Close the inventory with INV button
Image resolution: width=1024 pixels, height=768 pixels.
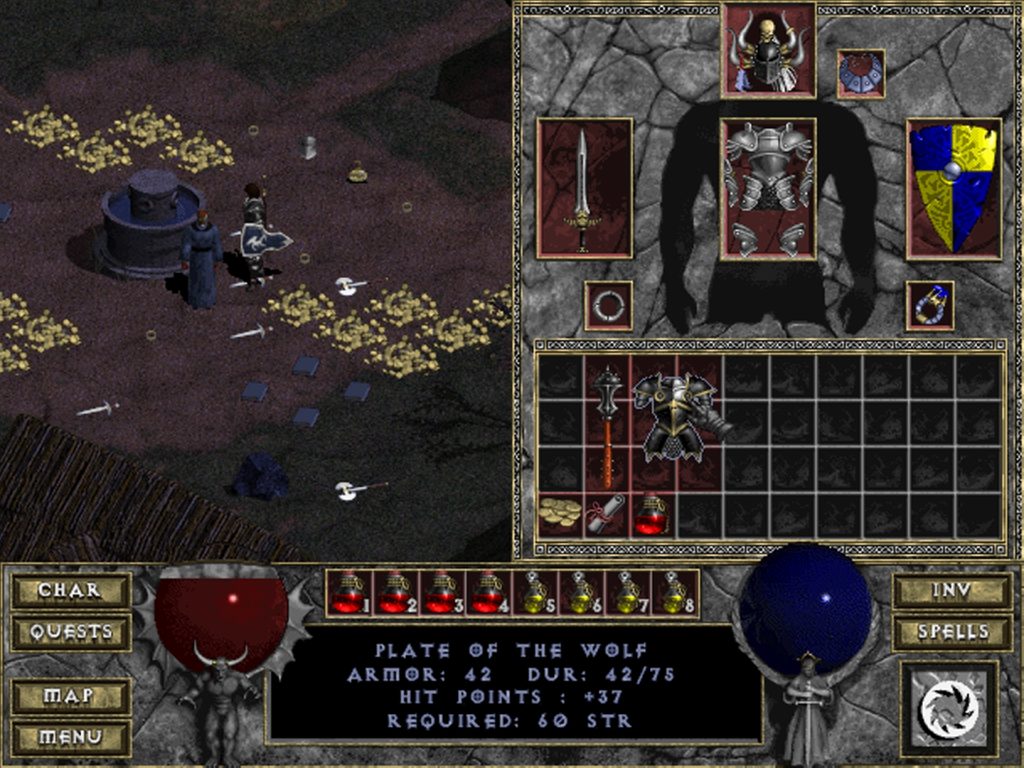952,590
